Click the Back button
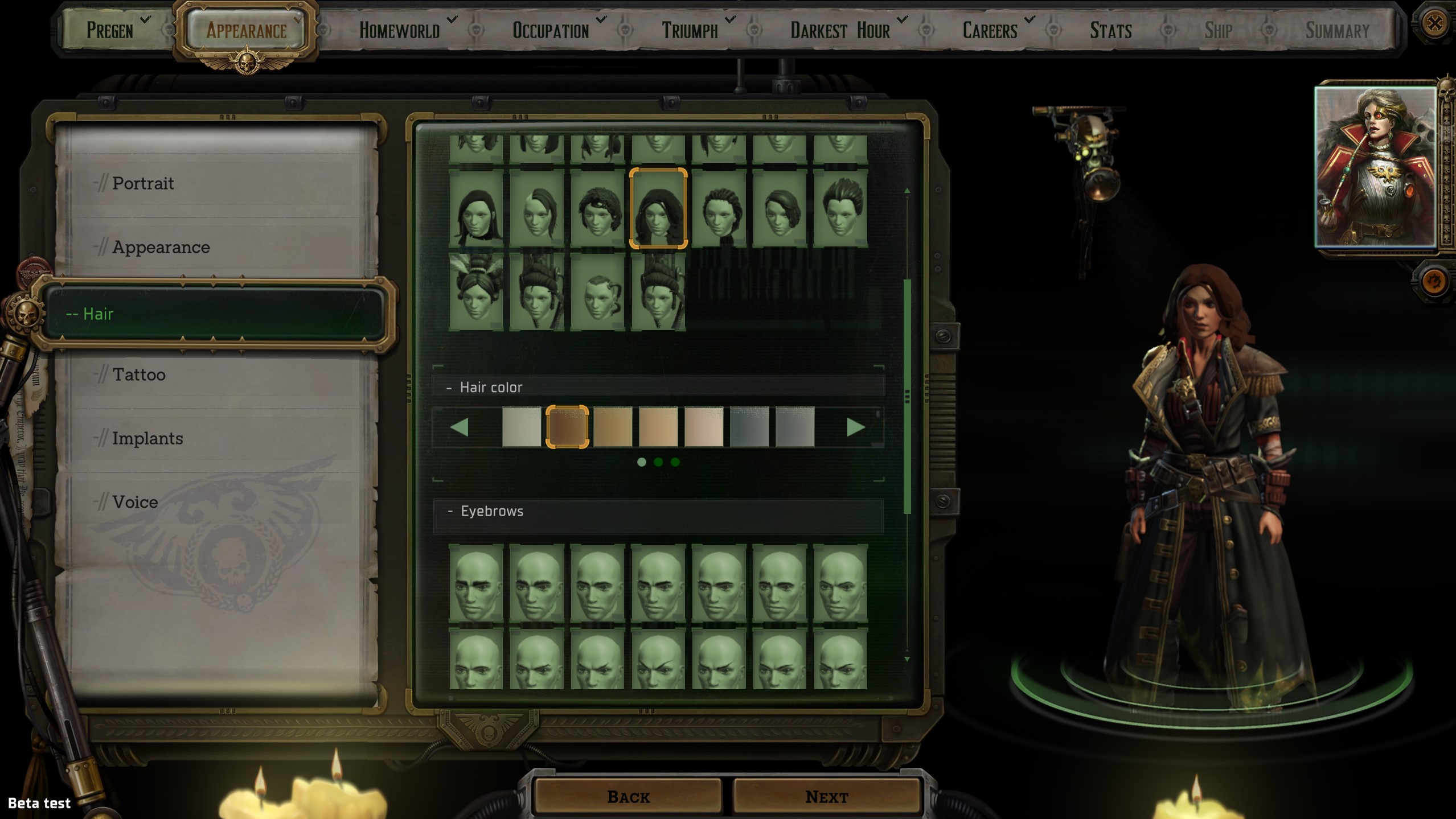 click(x=628, y=797)
